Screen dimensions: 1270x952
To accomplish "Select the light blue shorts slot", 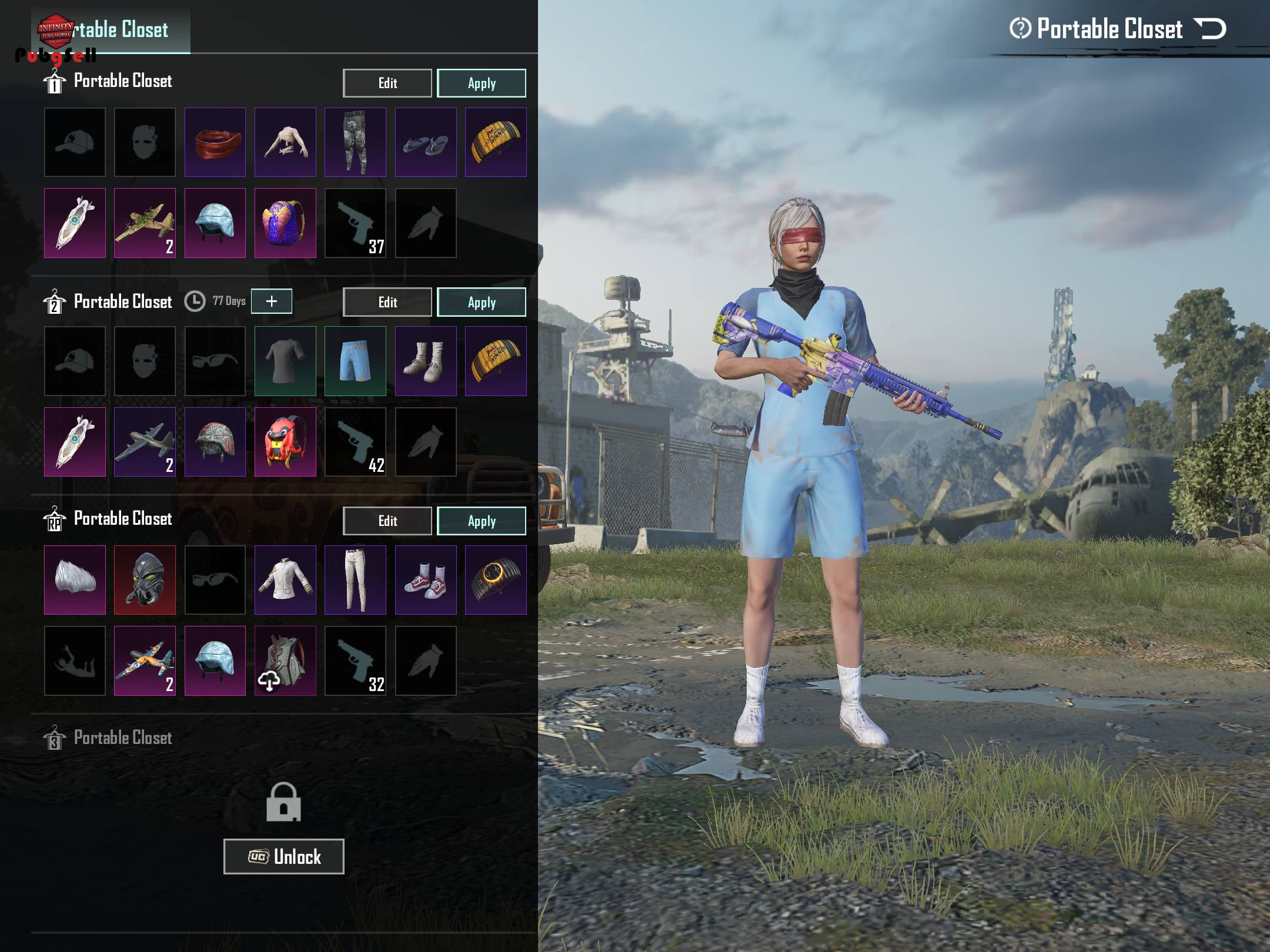I will (x=355, y=361).
